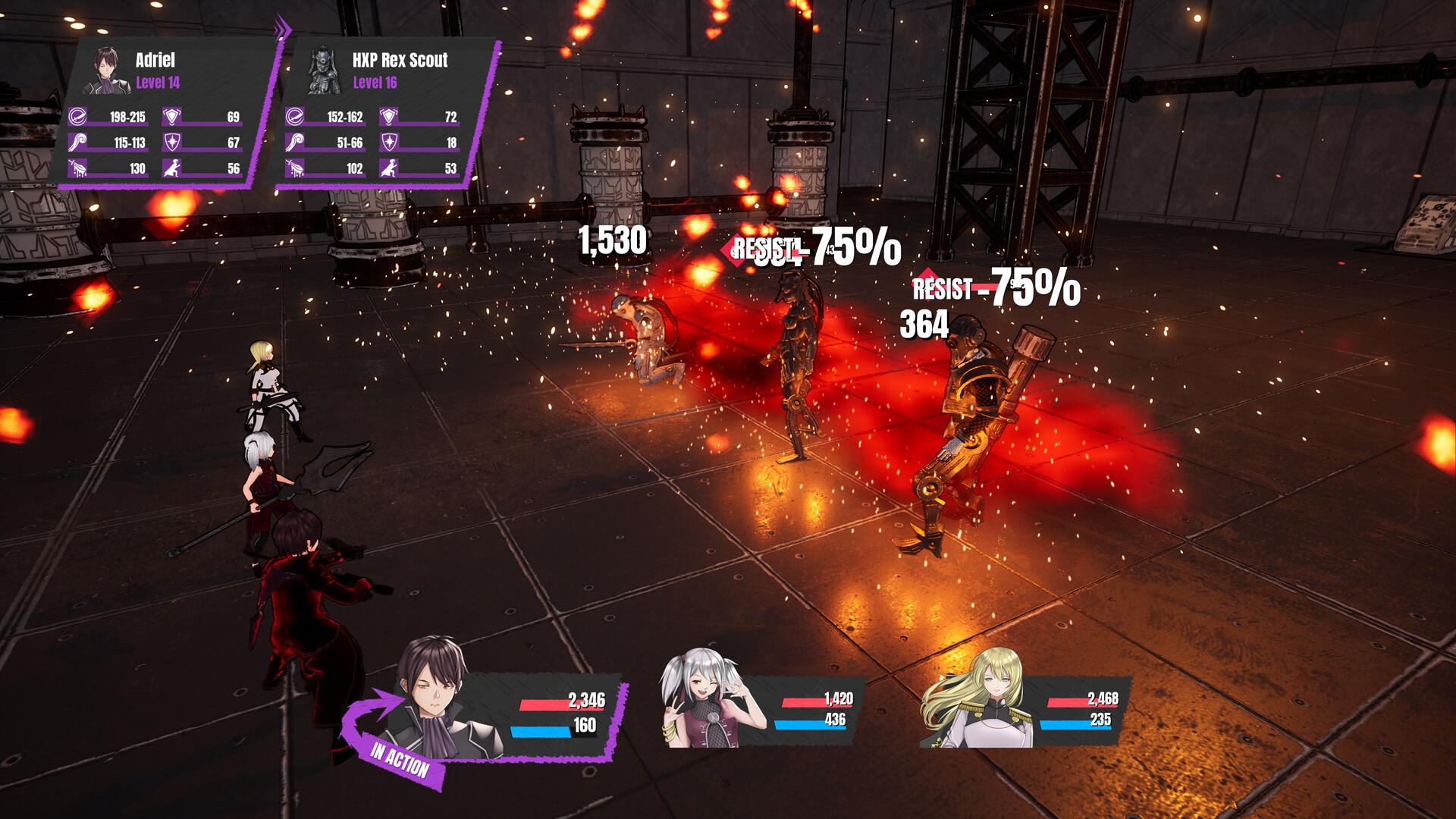Select the bleed stat icon showing 130
This screenshot has width=1456, height=819.
(x=77, y=168)
